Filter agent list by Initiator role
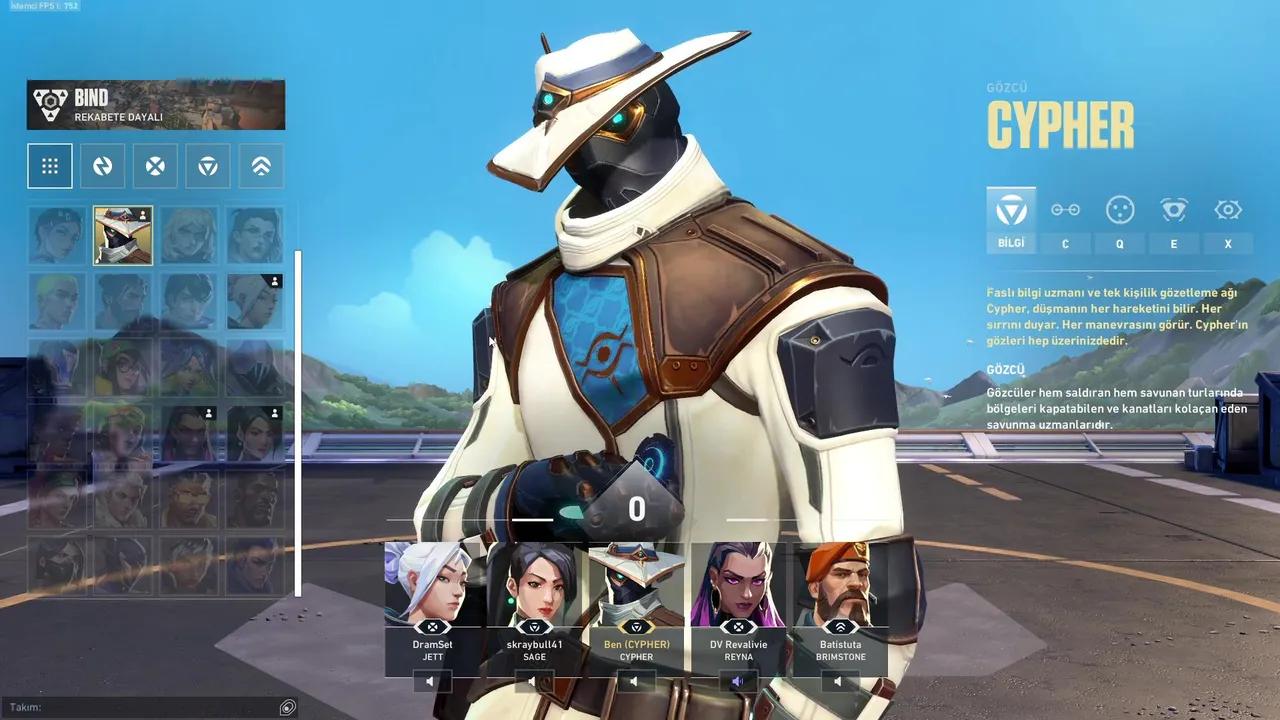 tap(154, 165)
